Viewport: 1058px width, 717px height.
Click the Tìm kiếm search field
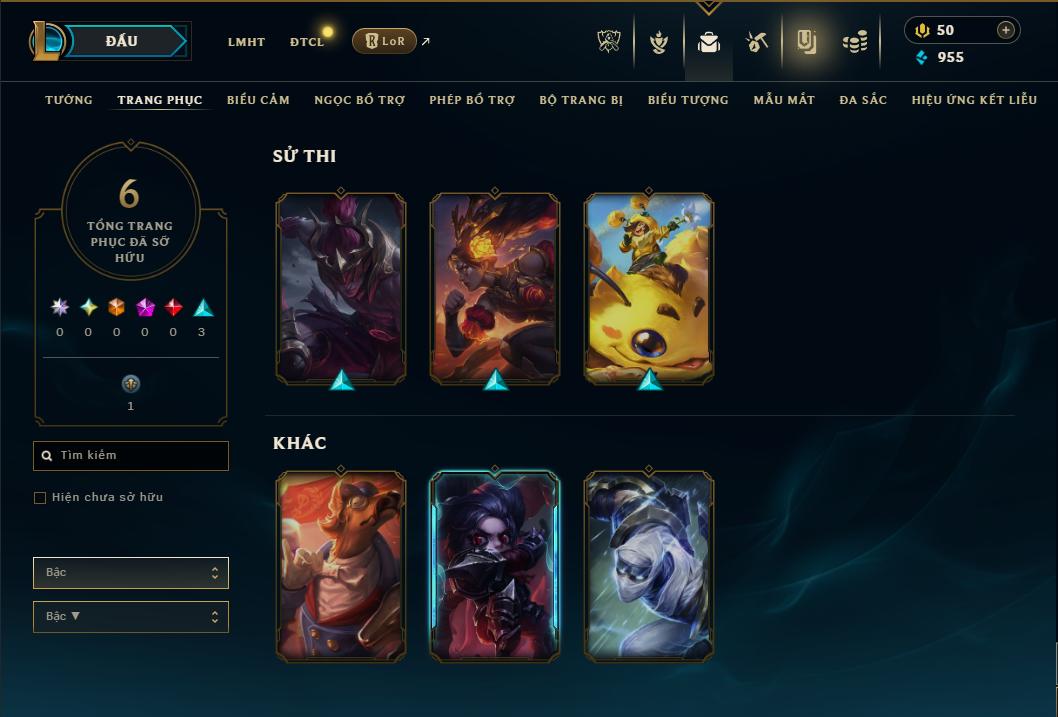pyautogui.click(x=131, y=456)
